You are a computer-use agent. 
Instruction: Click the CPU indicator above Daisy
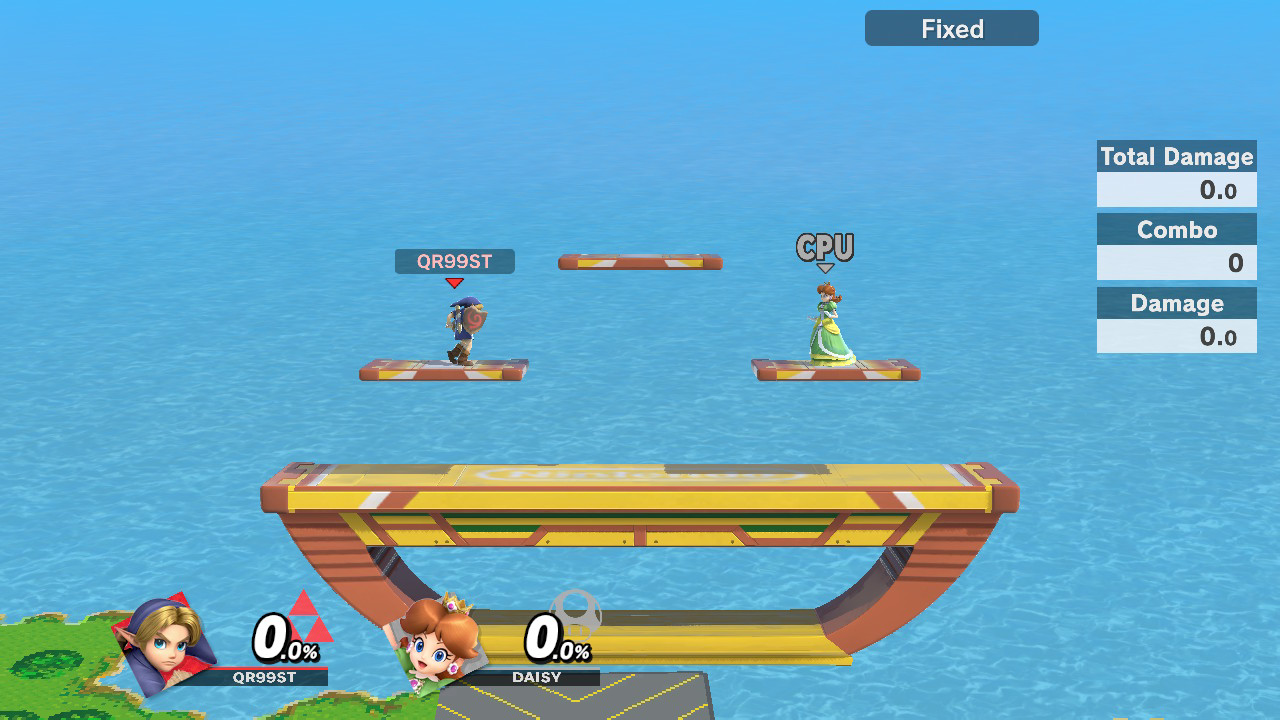[x=825, y=248]
